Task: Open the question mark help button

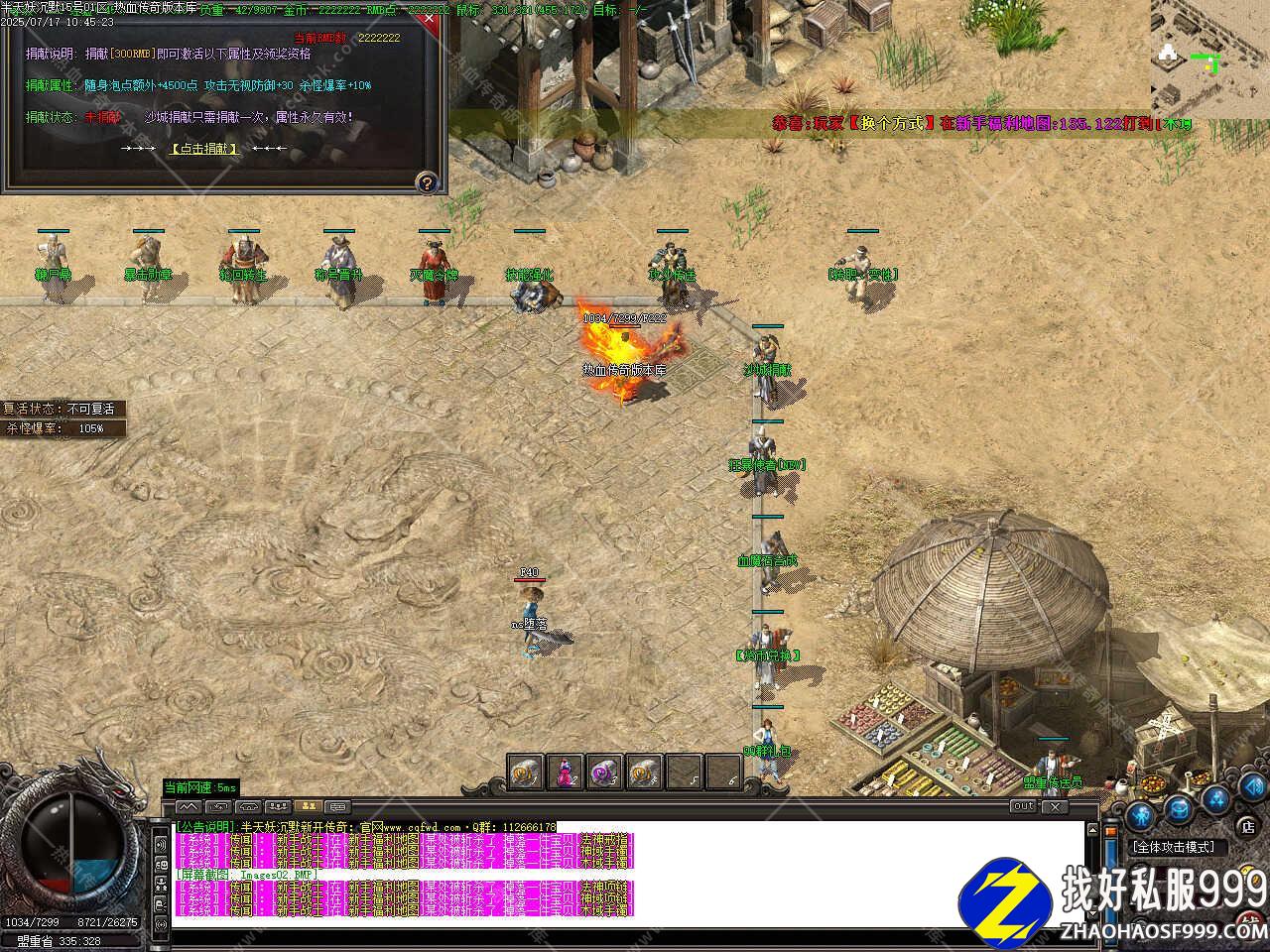Action: 427,182
